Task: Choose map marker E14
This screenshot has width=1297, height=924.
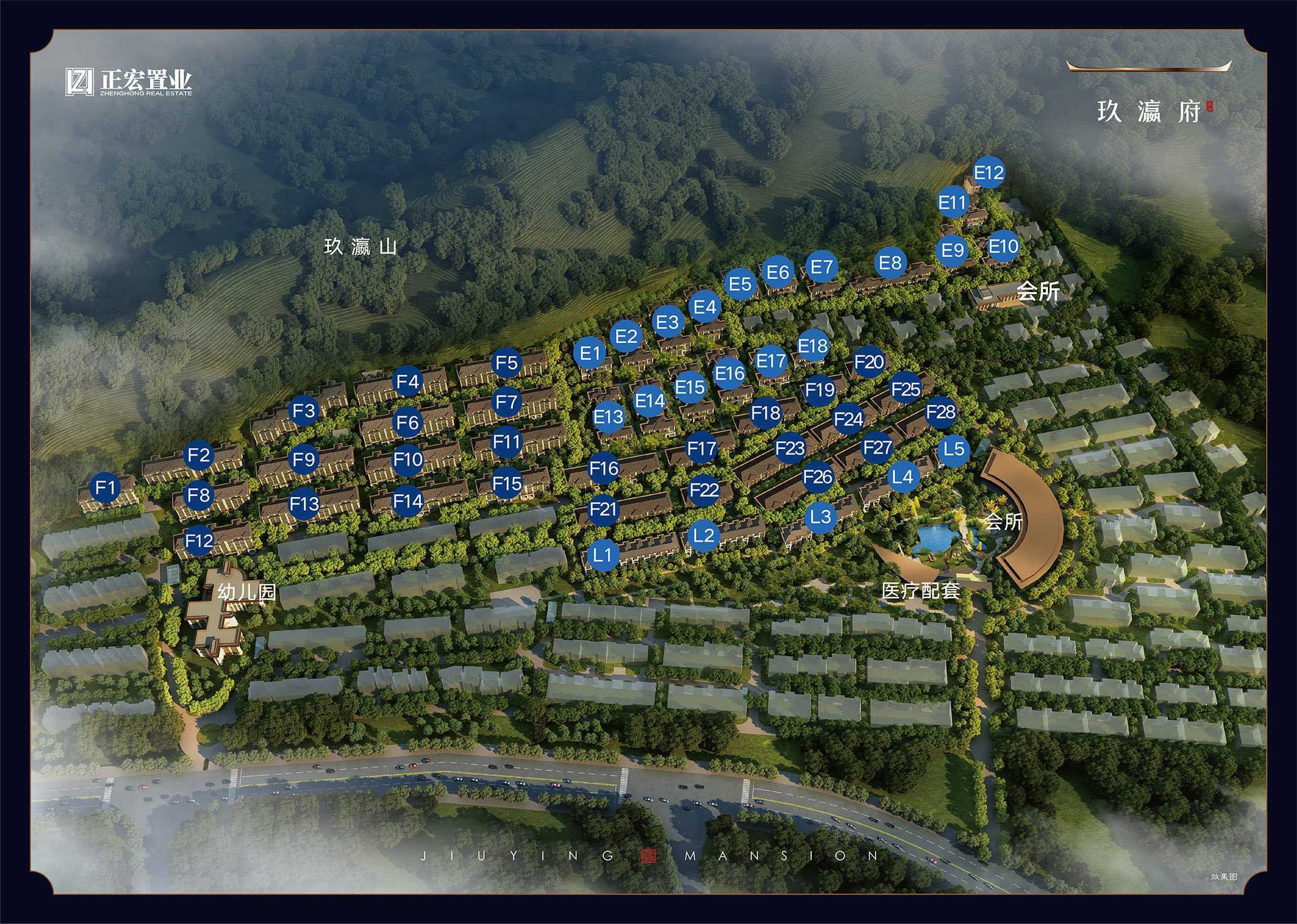Action: [650, 401]
